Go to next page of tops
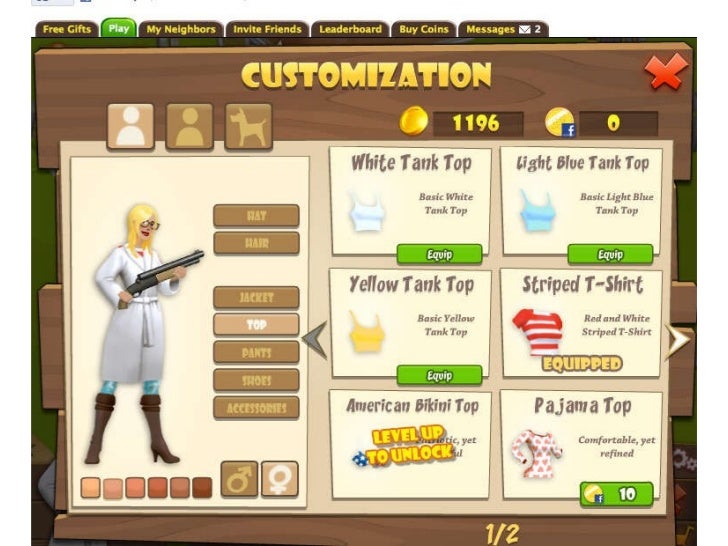728x546 pixels. point(678,341)
